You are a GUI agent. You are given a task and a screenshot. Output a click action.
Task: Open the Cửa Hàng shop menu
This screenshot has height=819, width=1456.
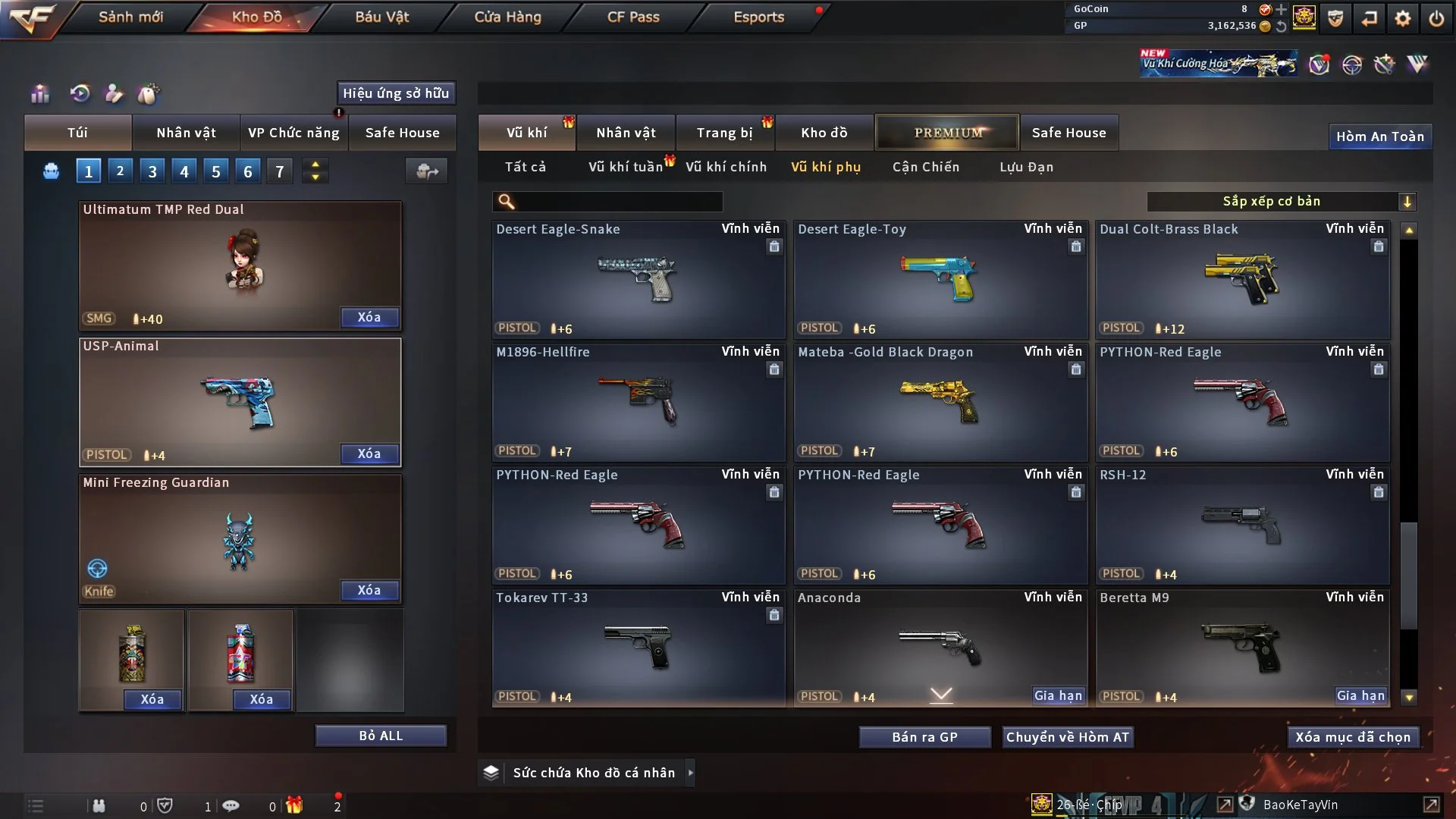[507, 17]
